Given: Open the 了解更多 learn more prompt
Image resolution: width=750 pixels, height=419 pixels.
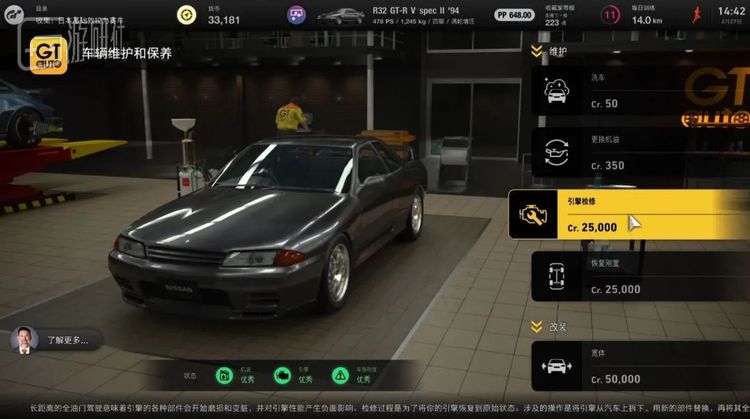Looking at the screenshot, I should 55,340.
